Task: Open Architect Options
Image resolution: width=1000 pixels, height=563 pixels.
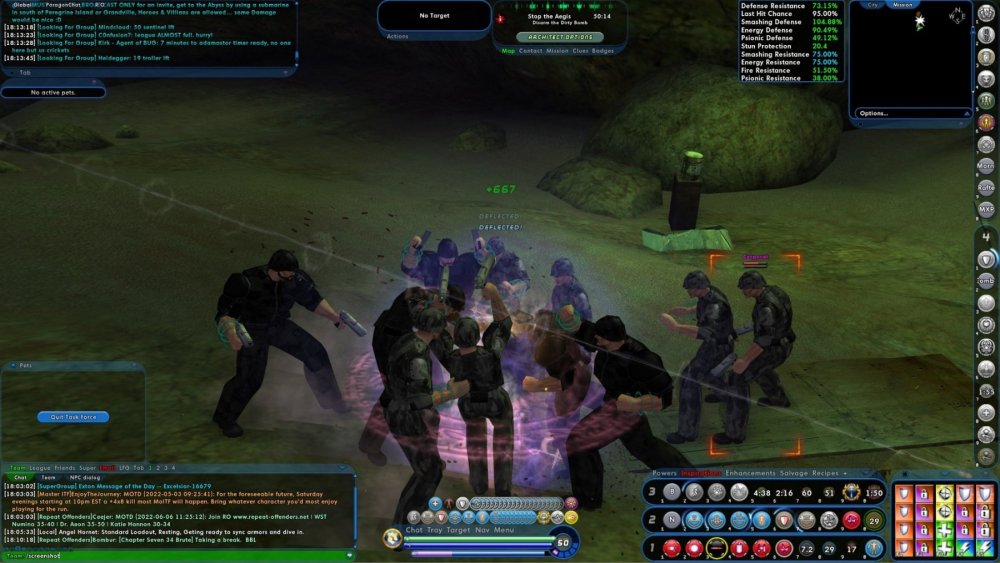Action: tap(554, 36)
